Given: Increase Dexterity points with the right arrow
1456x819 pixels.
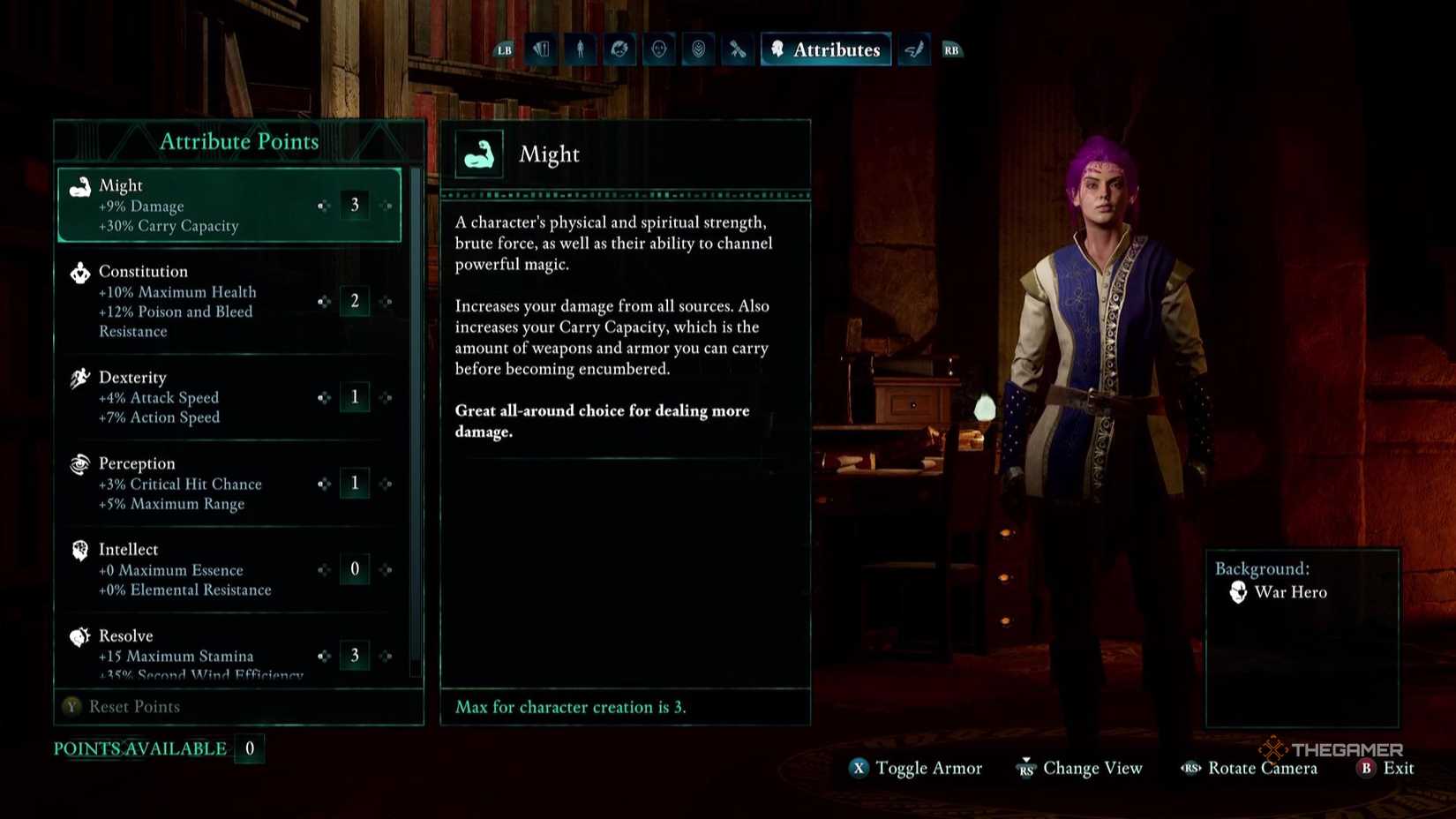Looking at the screenshot, I should pyautogui.click(x=387, y=398).
